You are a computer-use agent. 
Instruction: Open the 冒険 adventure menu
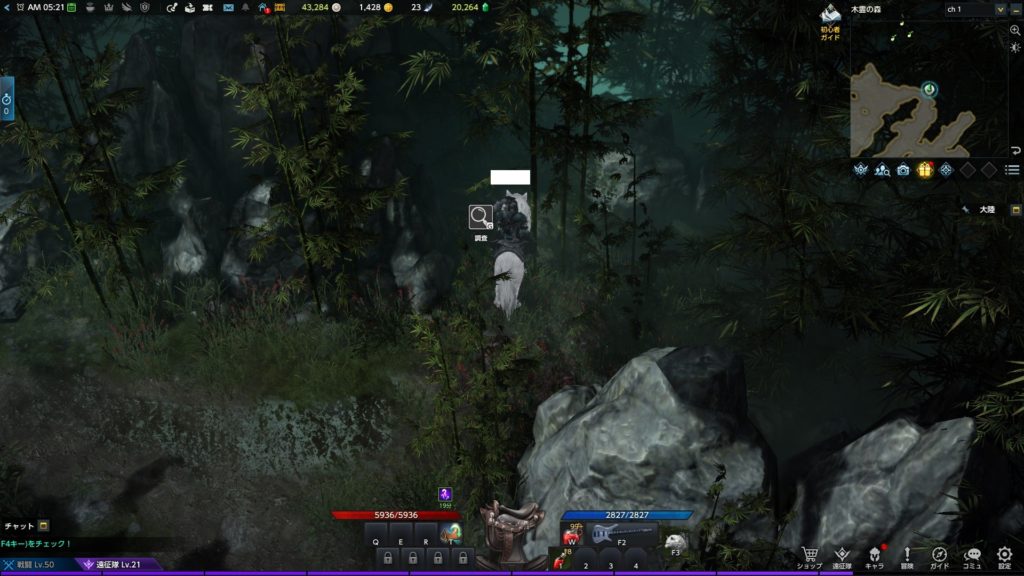(x=907, y=555)
